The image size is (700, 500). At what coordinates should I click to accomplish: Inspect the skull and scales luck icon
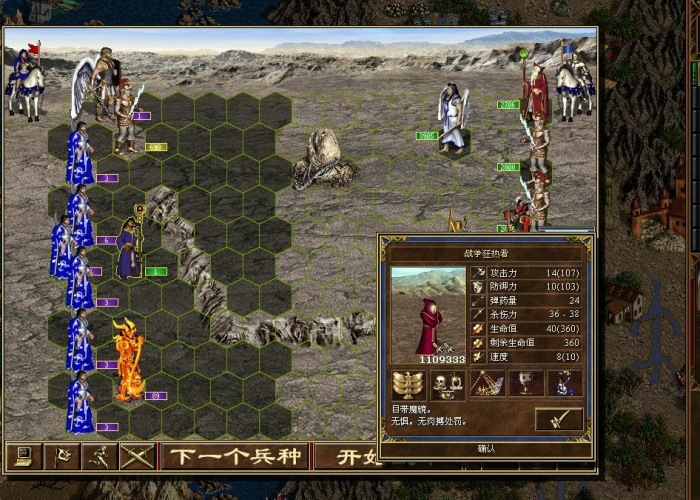(446, 385)
